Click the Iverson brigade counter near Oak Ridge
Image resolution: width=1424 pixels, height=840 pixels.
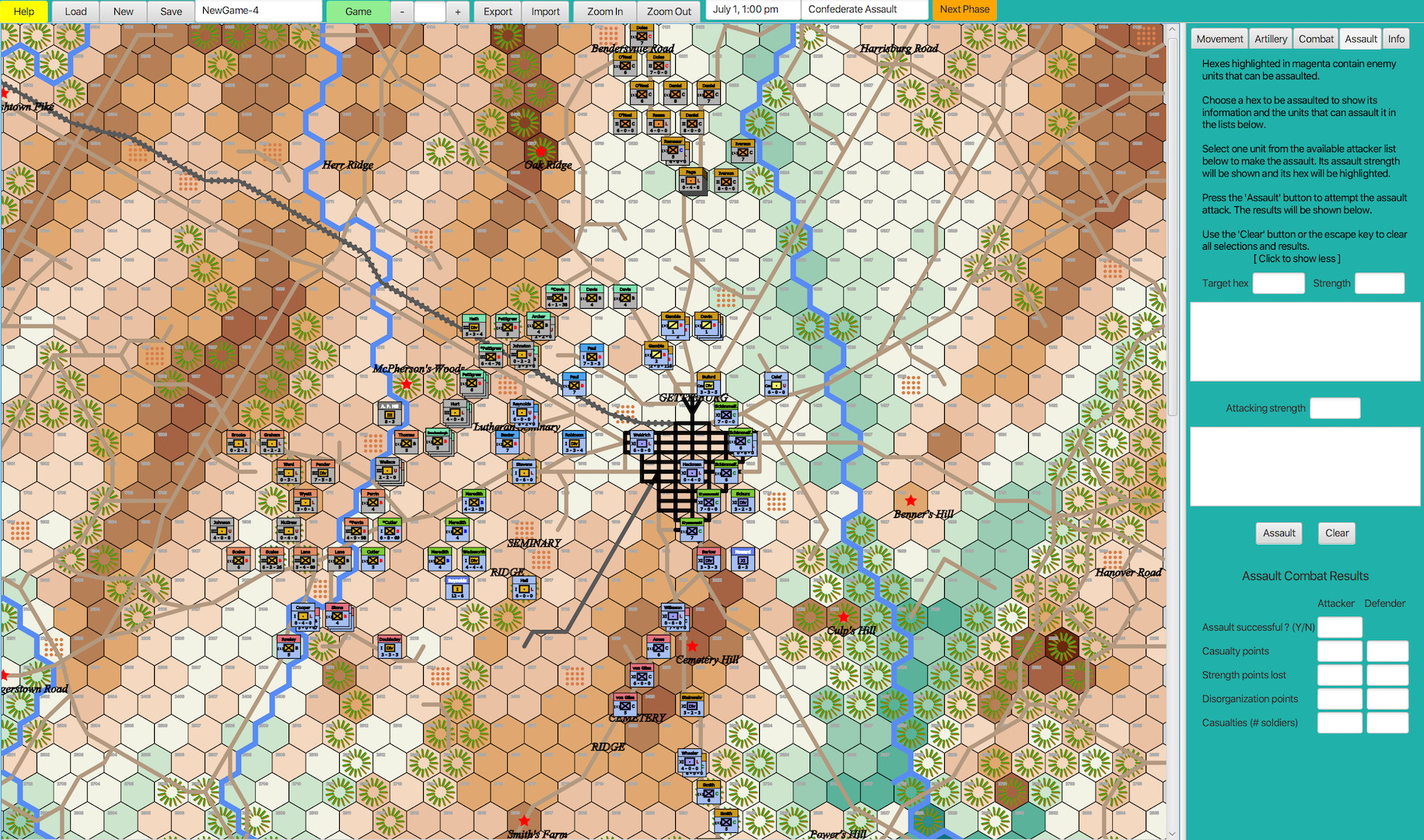743,151
